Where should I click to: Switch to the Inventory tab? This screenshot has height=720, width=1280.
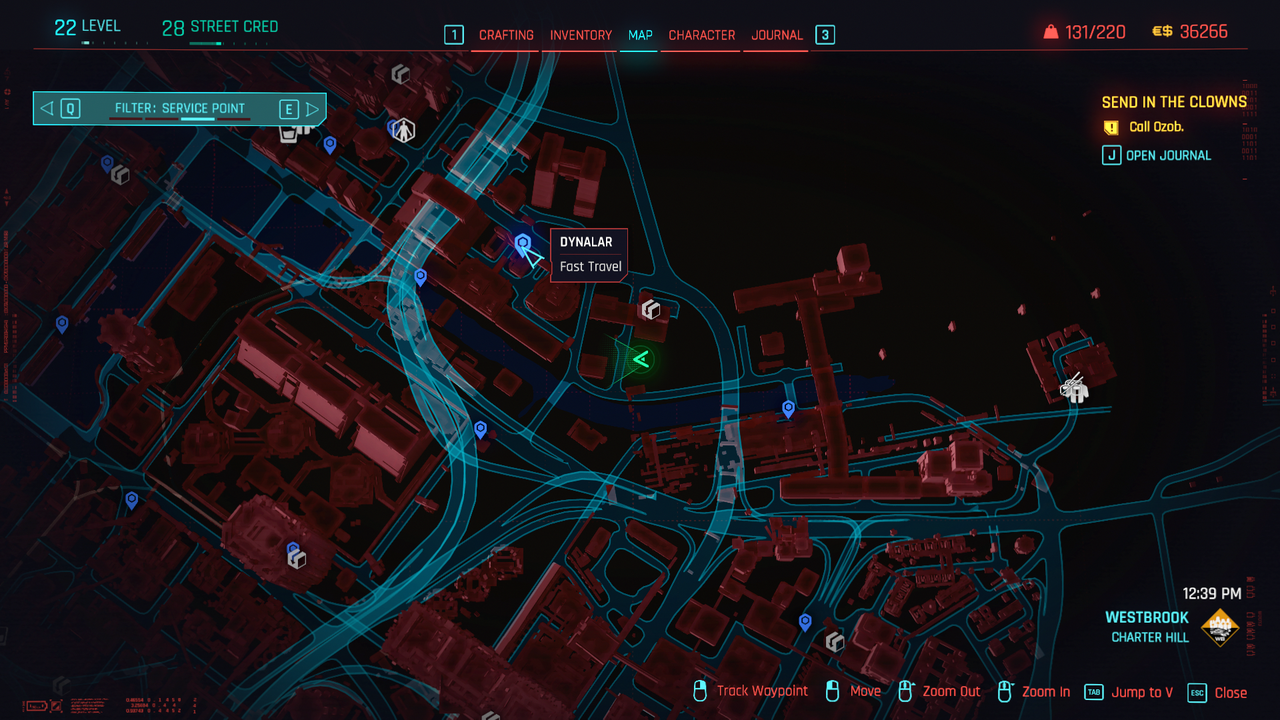click(580, 35)
